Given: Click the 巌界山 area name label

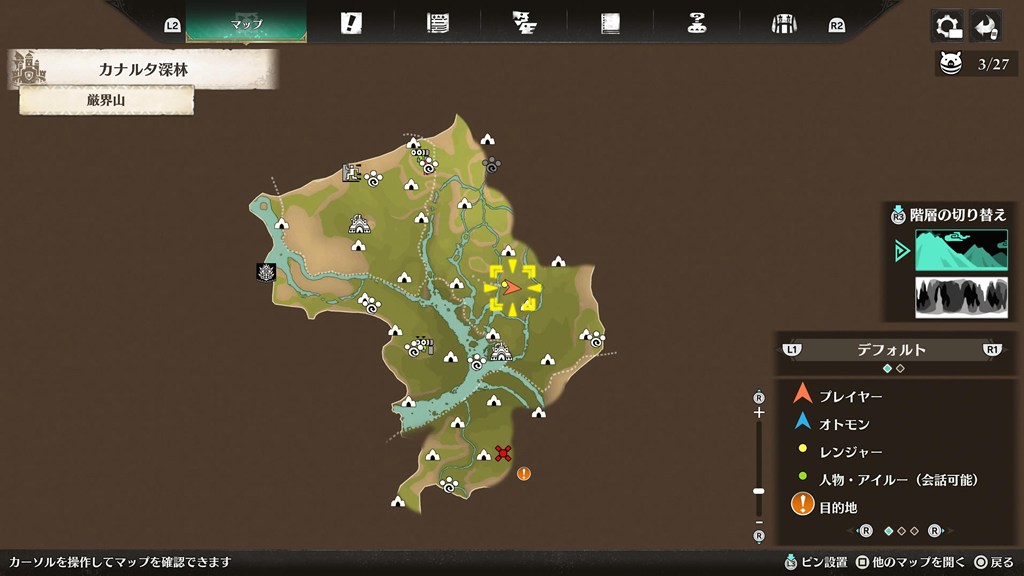Looking at the screenshot, I should pos(106,100).
